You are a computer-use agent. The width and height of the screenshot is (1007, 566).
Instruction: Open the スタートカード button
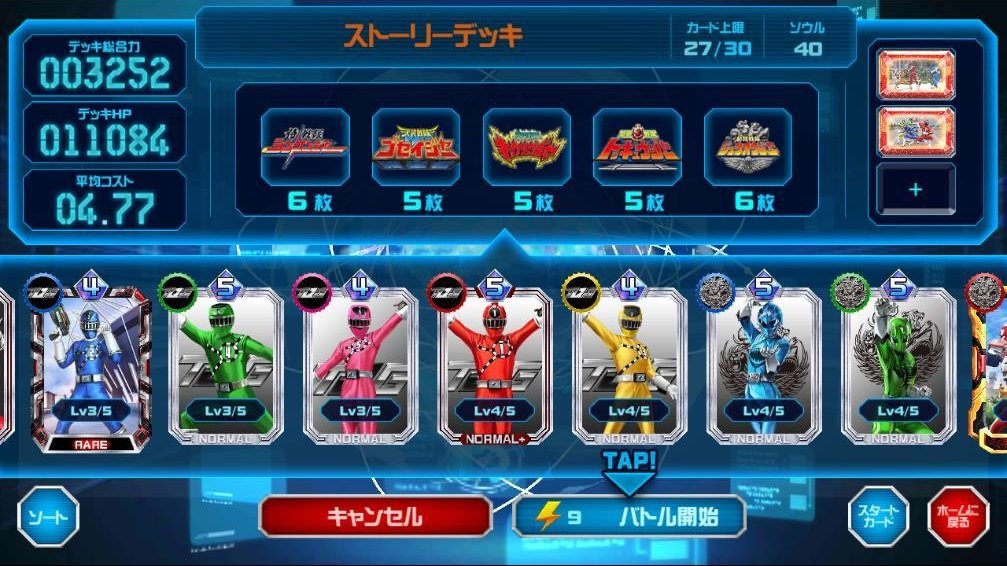point(878,517)
